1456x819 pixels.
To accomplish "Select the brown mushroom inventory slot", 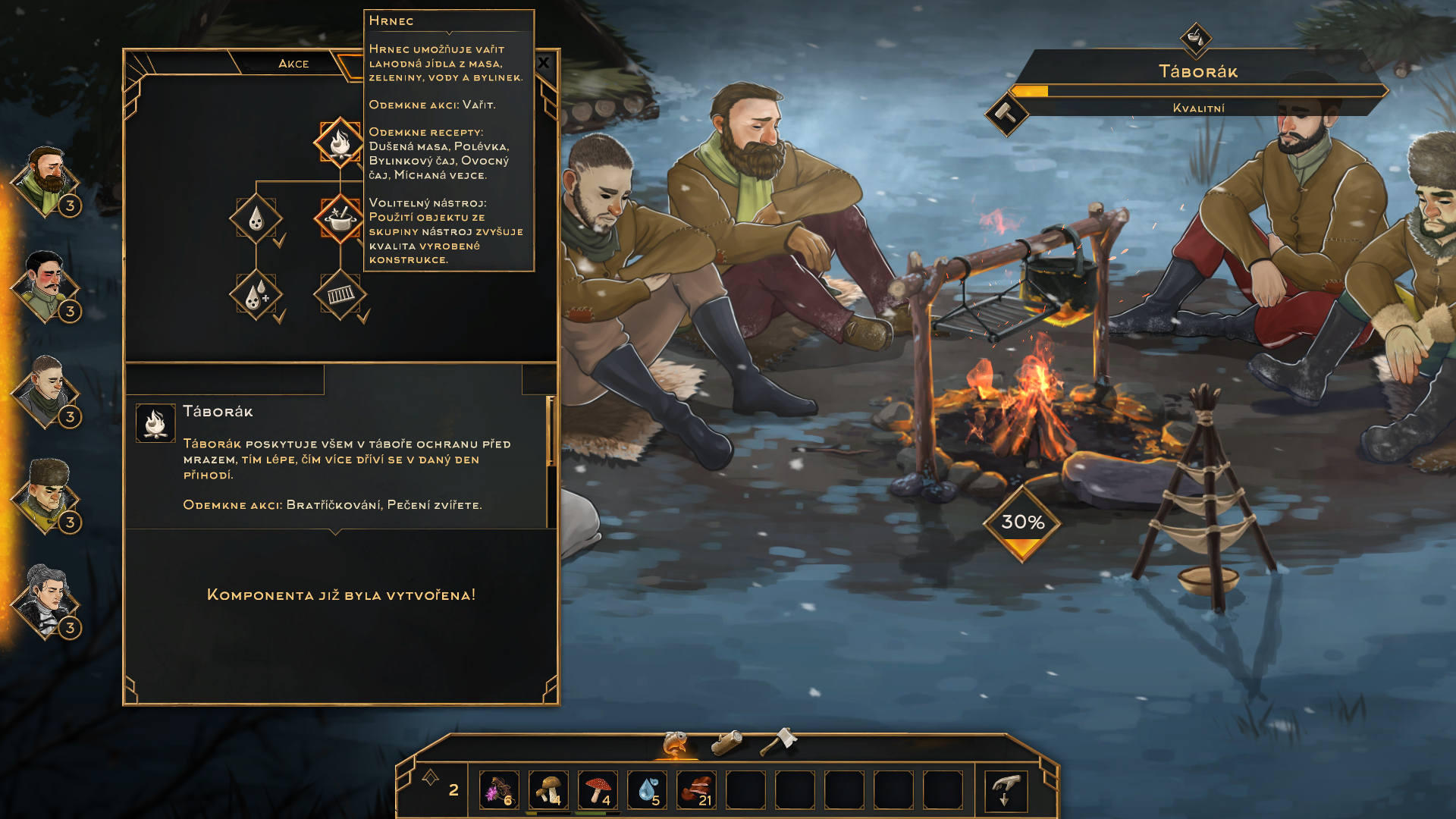I will 548,790.
